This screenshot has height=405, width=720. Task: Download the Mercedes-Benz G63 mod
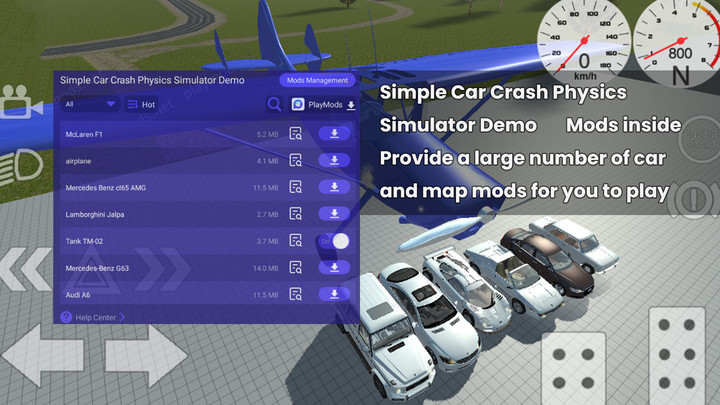[333, 268]
